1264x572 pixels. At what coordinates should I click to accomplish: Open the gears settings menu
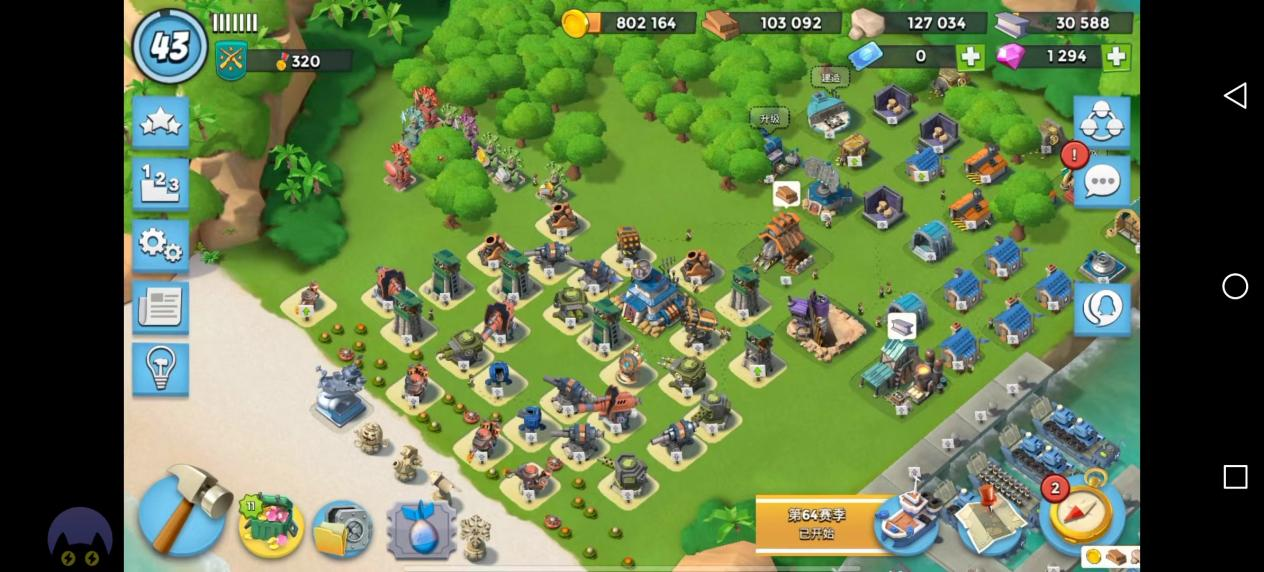point(160,245)
